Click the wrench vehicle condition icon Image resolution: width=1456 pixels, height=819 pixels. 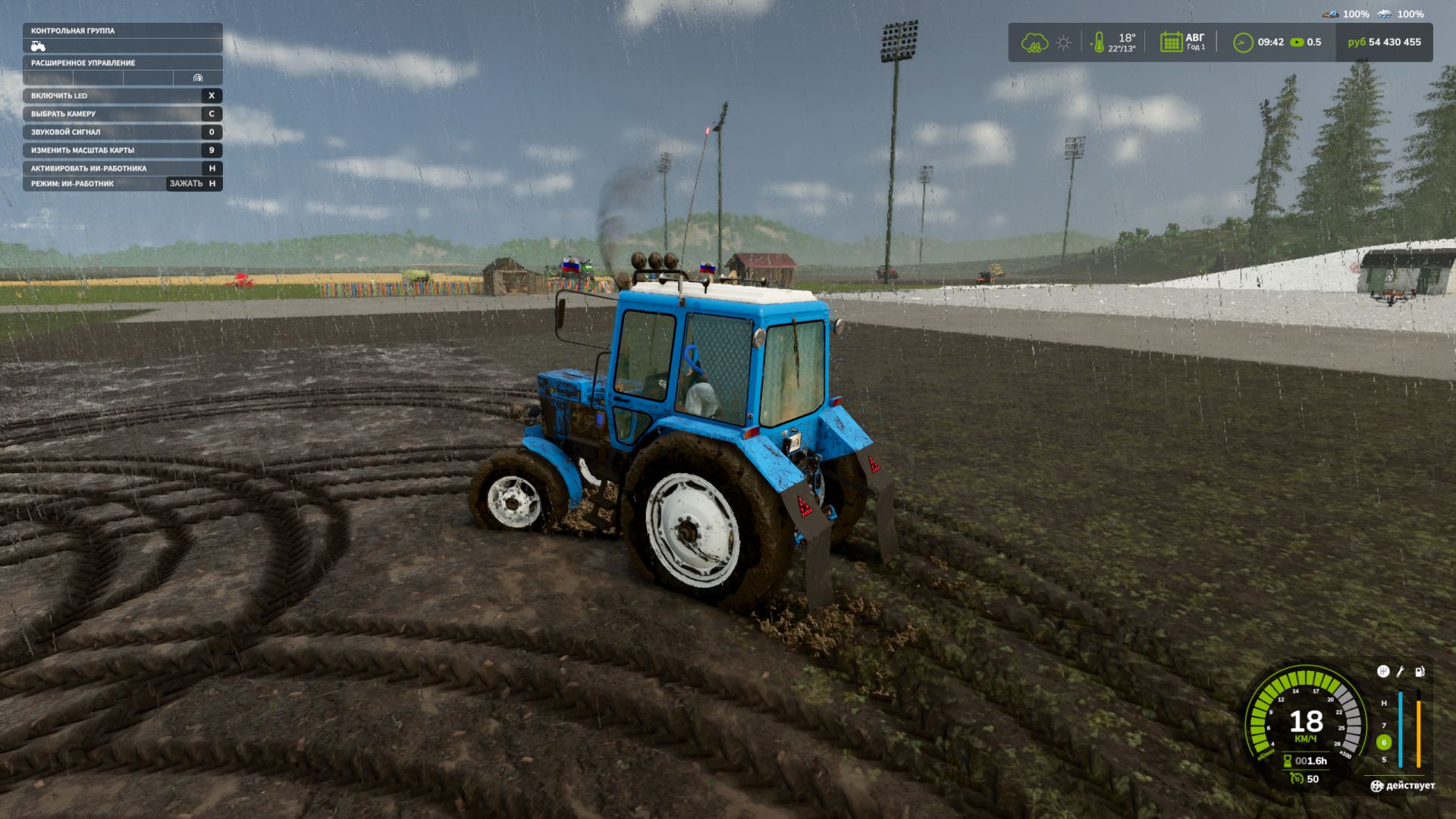tap(1401, 673)
